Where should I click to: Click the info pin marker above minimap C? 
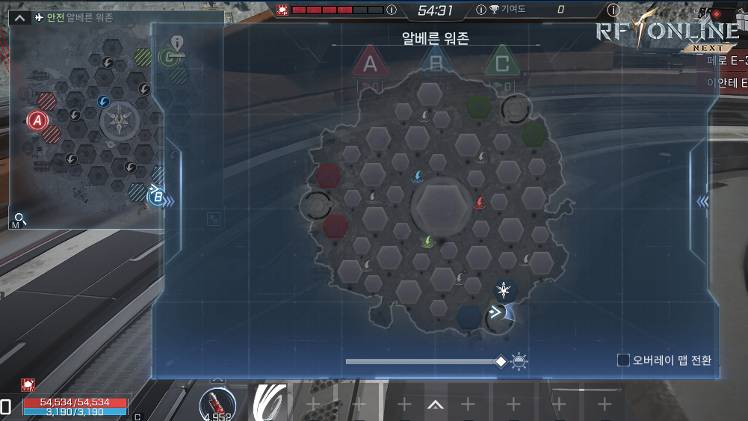177,42
